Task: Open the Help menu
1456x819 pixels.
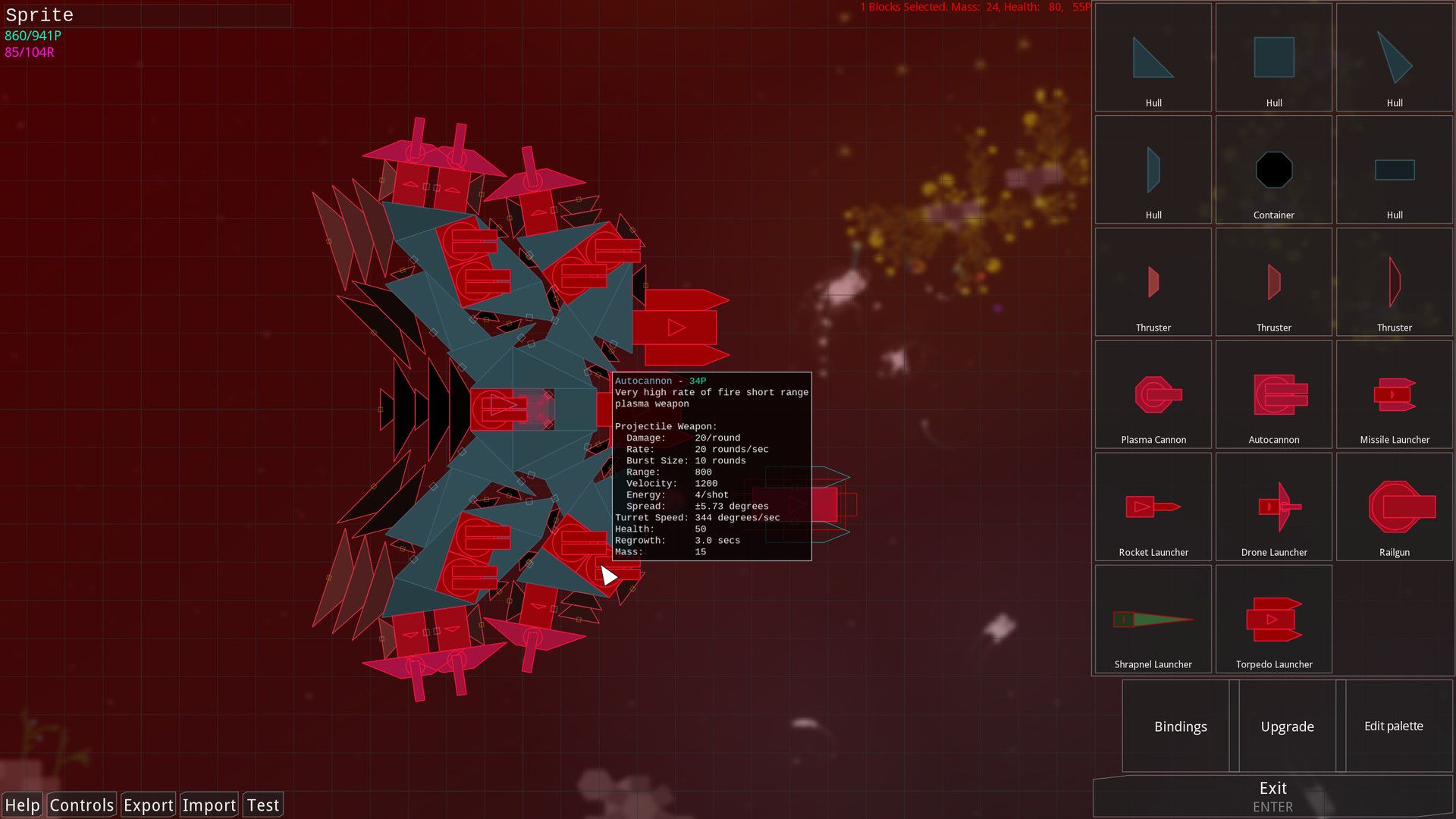Action: [x=23, y=805]
